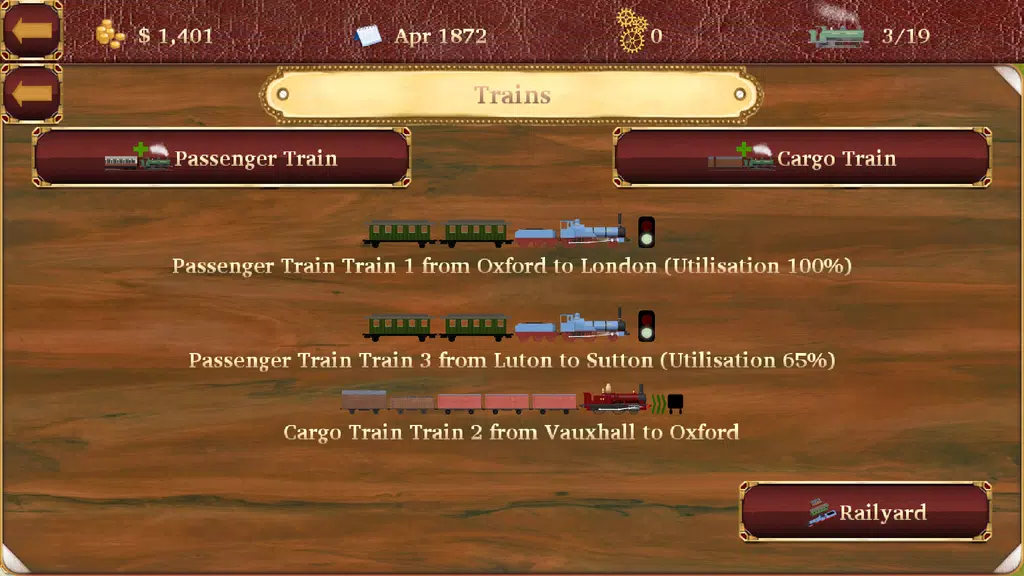Select Passenger Train 1 from Oxford to London

pyautogui.click(x=511, y=266)
